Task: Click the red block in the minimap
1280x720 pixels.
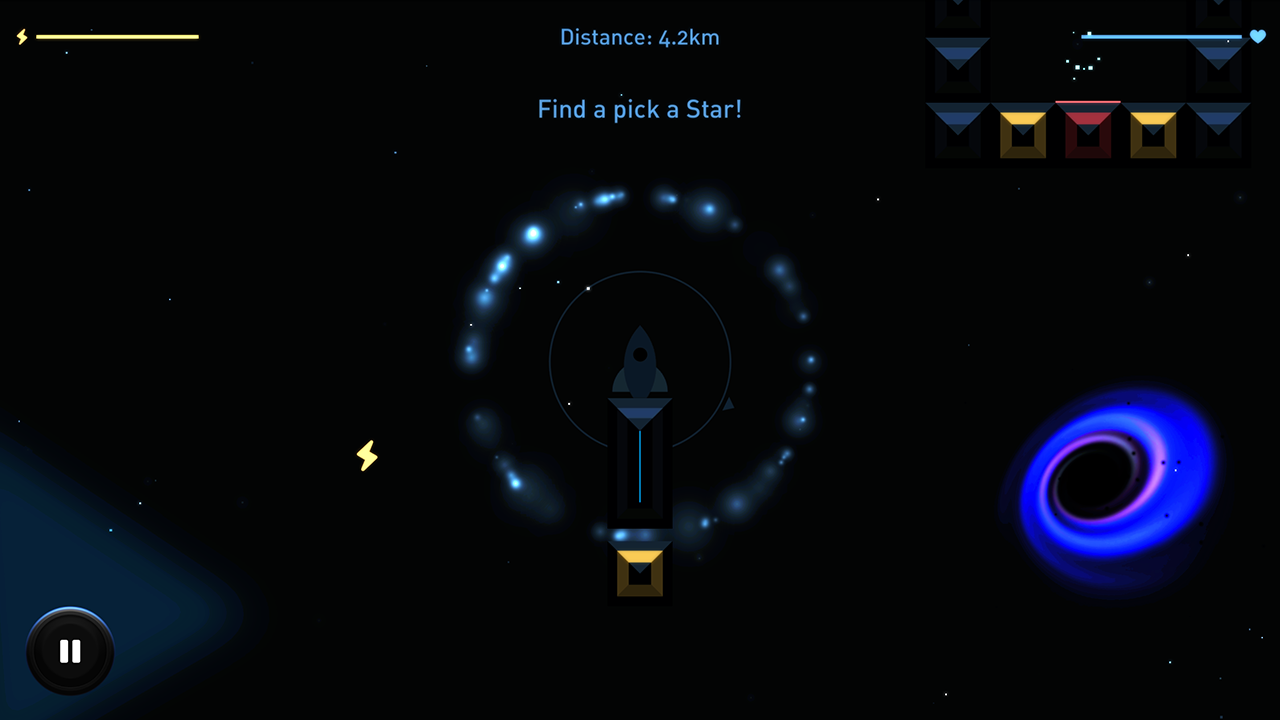Action: [1088, 133]
